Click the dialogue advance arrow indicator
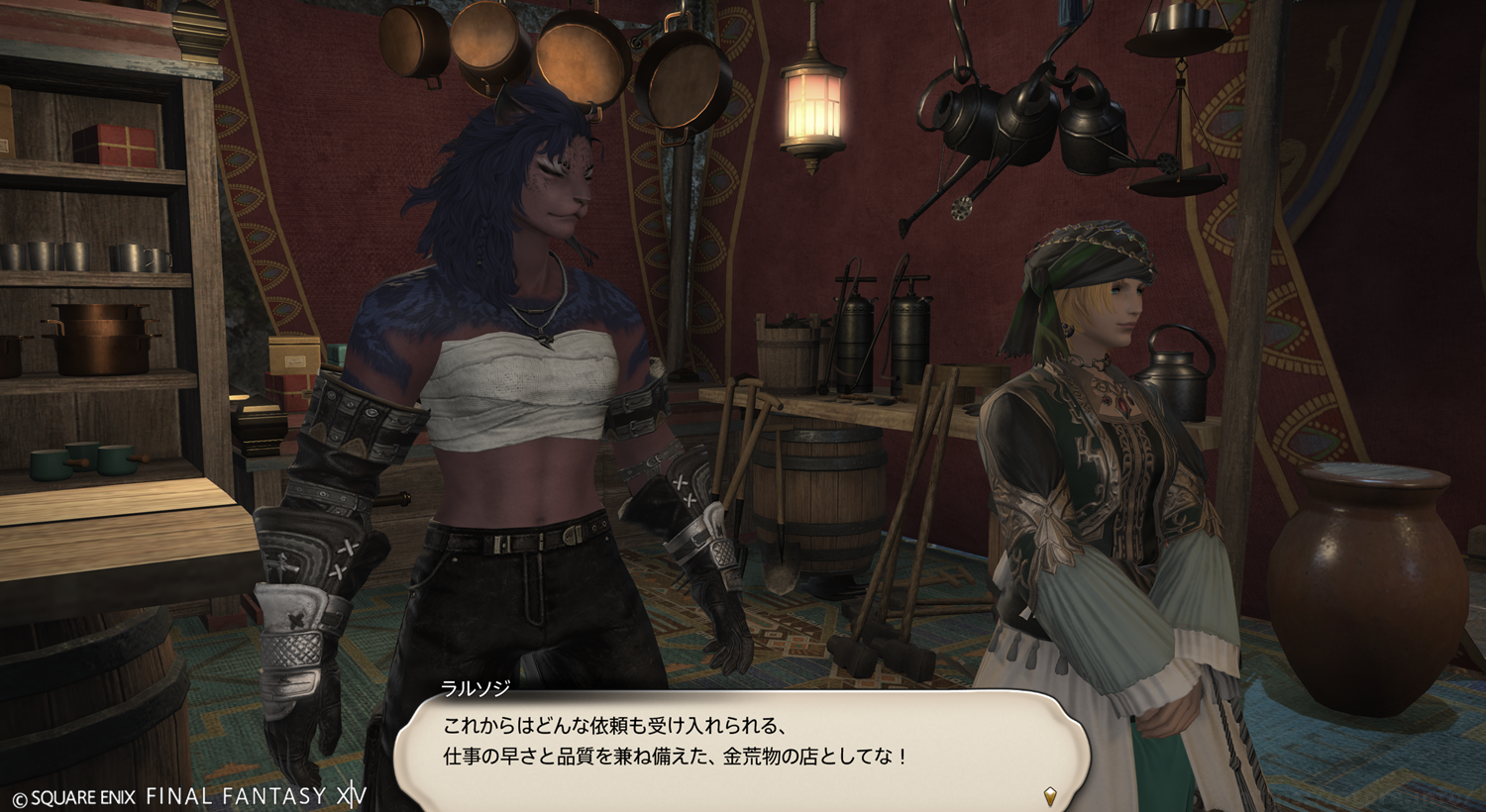Image resolution: width=1486 pixels, height=812 pixels. coord(1050,794)
